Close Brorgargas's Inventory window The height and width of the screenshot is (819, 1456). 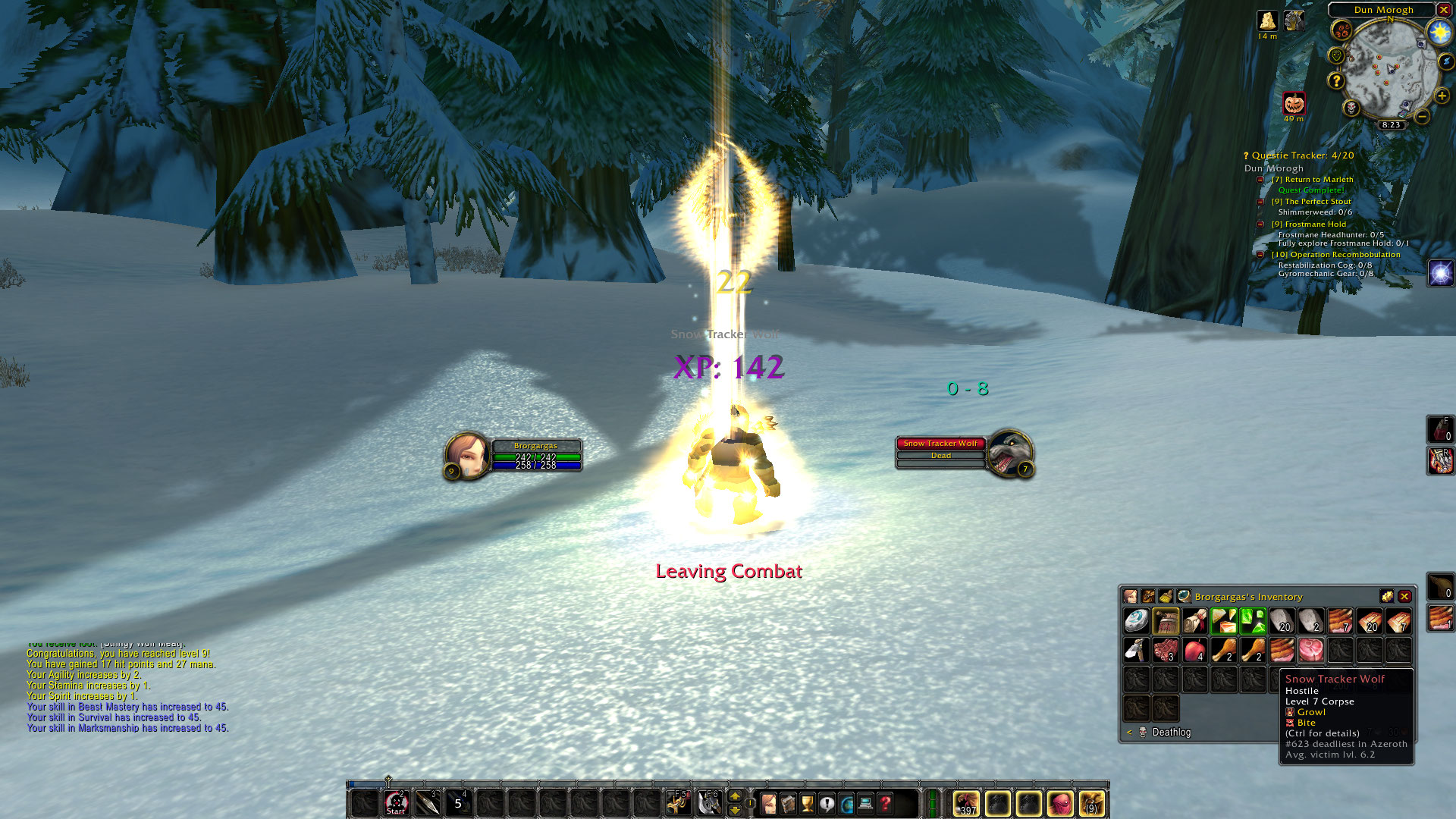coord(1404,597)
